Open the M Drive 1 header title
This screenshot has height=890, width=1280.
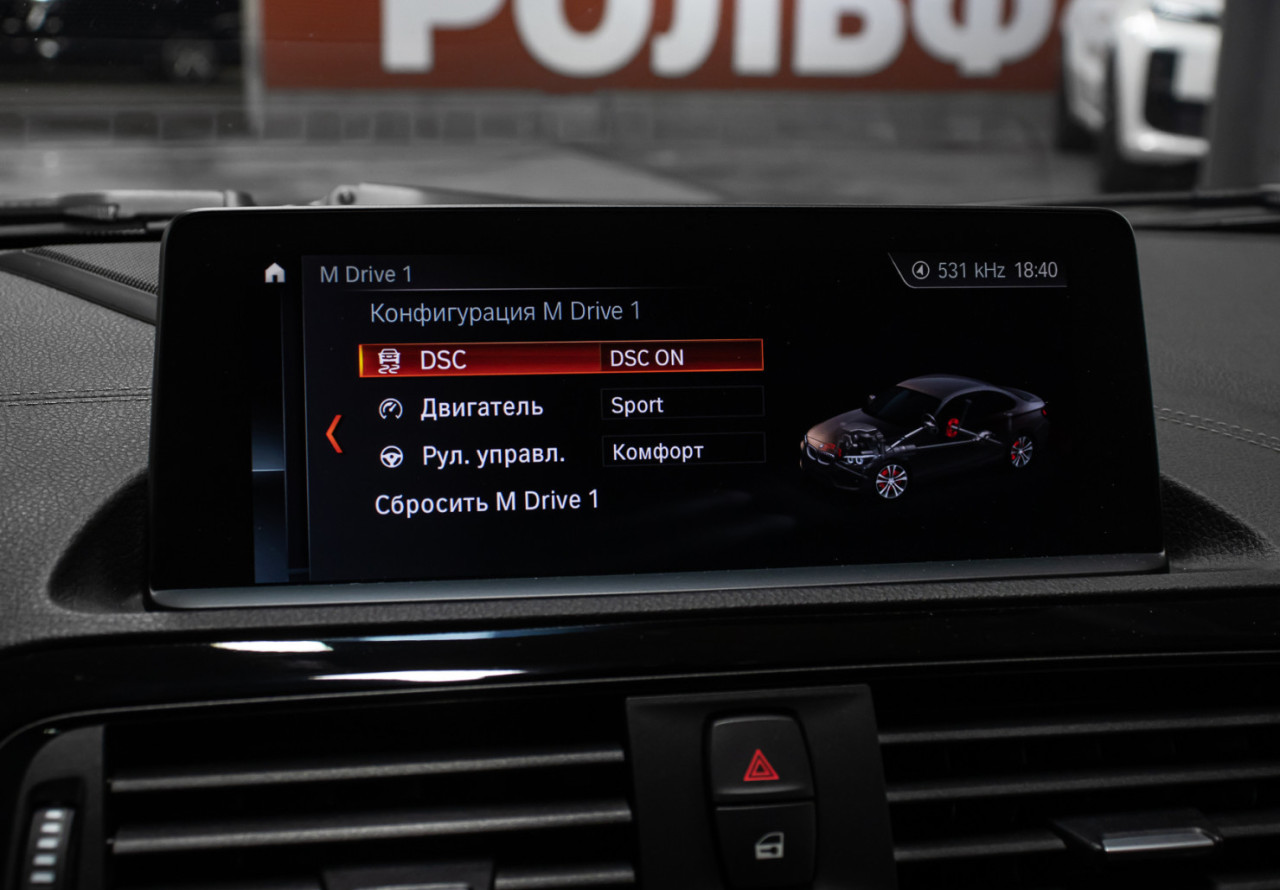(366, 274)
